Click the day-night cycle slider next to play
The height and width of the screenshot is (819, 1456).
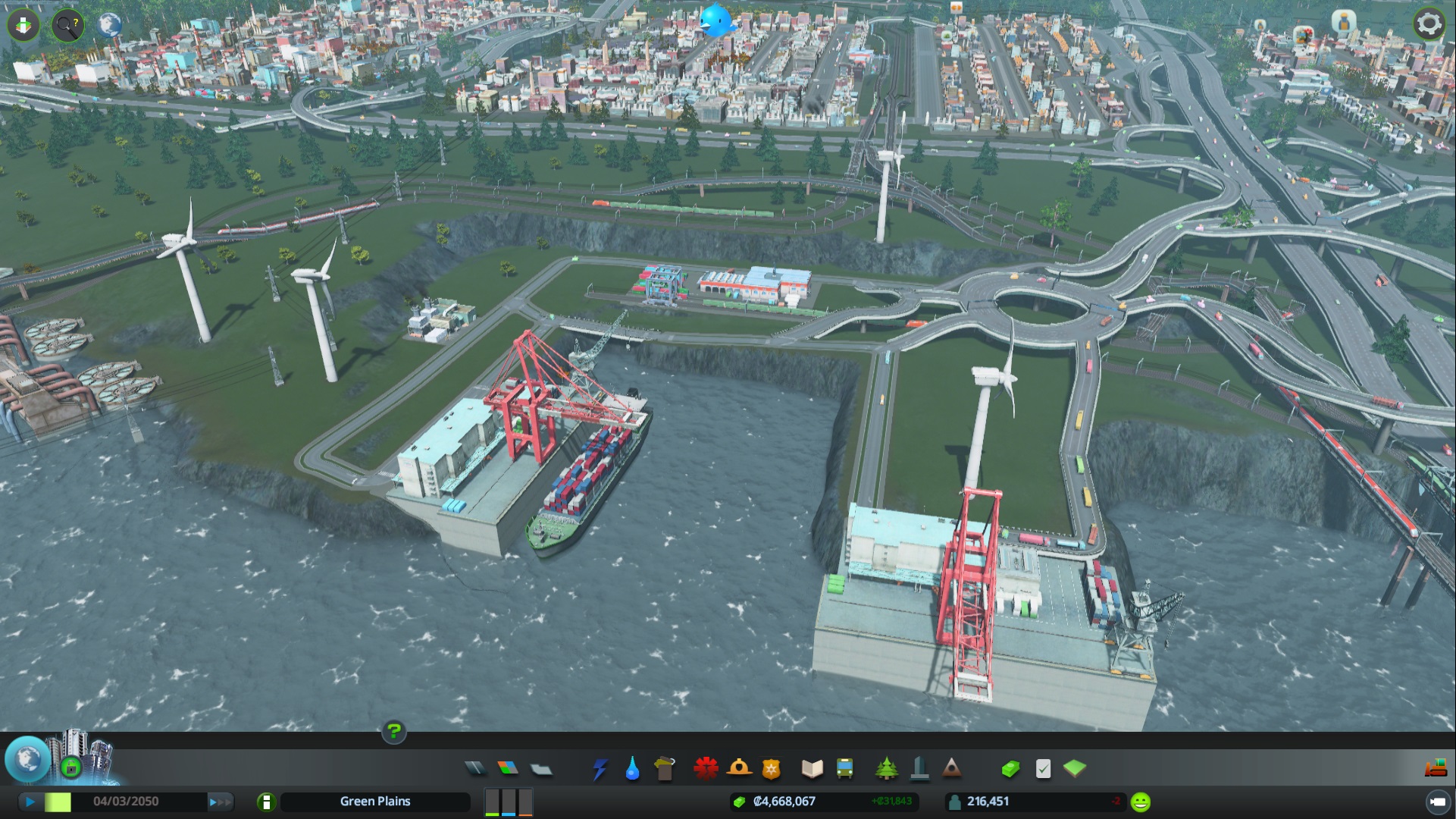point(59,801)
